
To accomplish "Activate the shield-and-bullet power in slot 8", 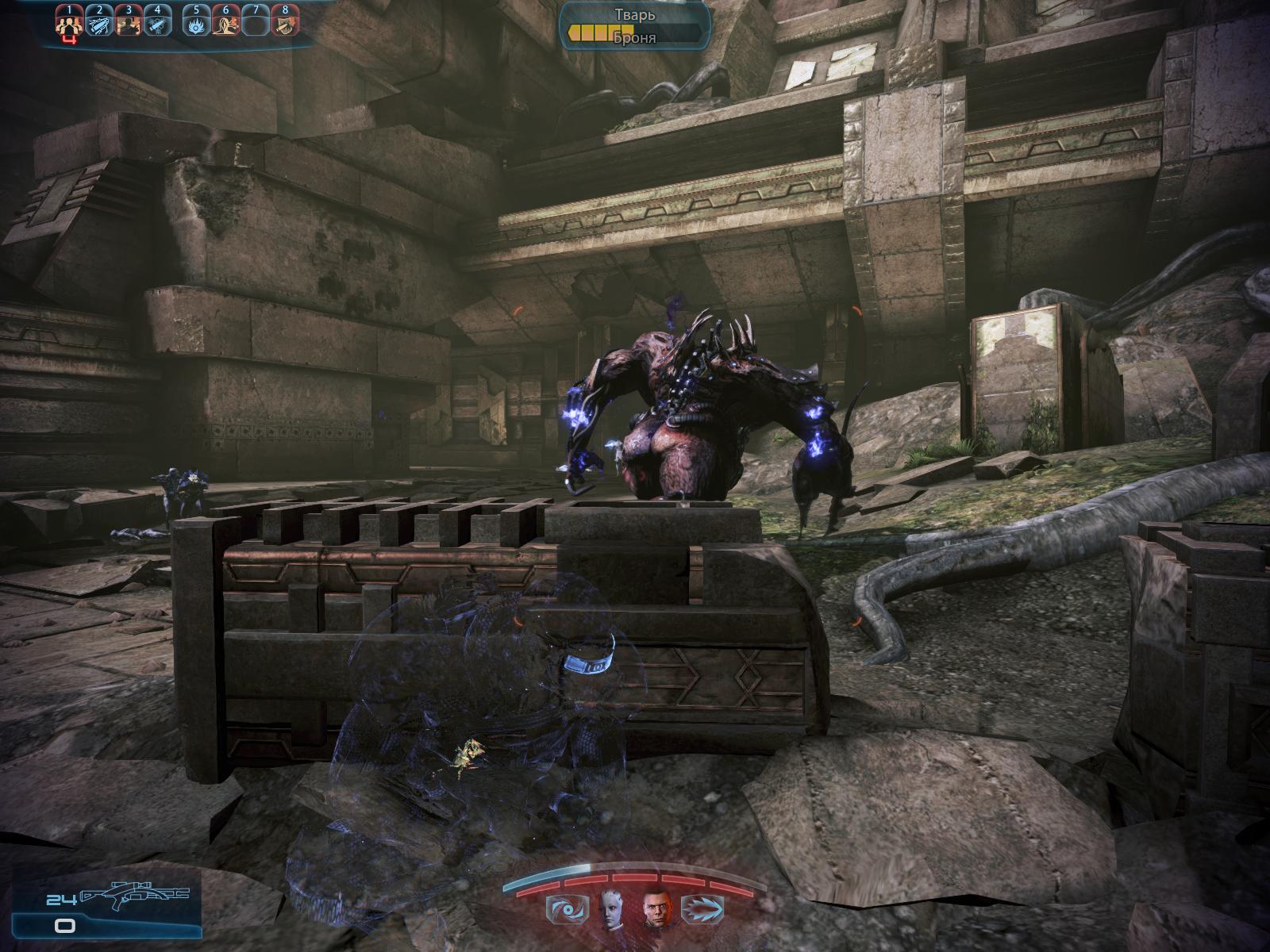I will [x=284, y=25].
